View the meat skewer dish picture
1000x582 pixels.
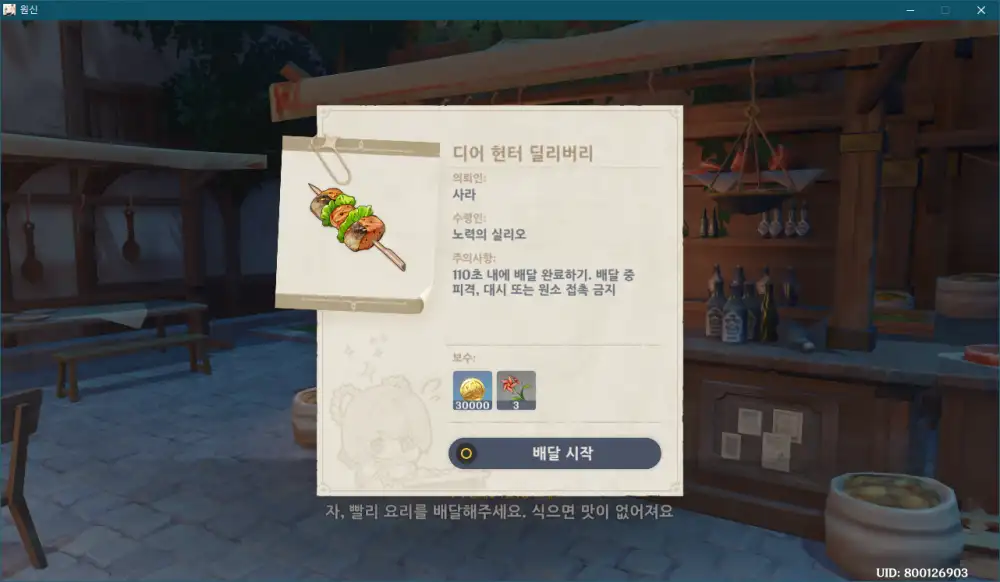click(x=356, y=225)
